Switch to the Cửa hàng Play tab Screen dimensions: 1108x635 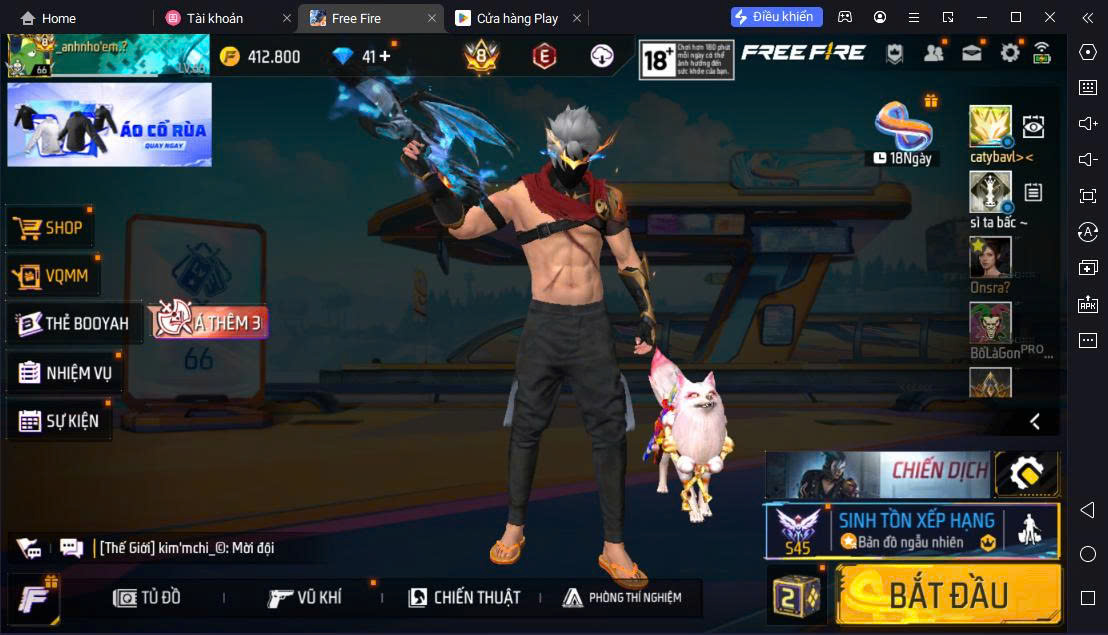(x=518, y=18)
